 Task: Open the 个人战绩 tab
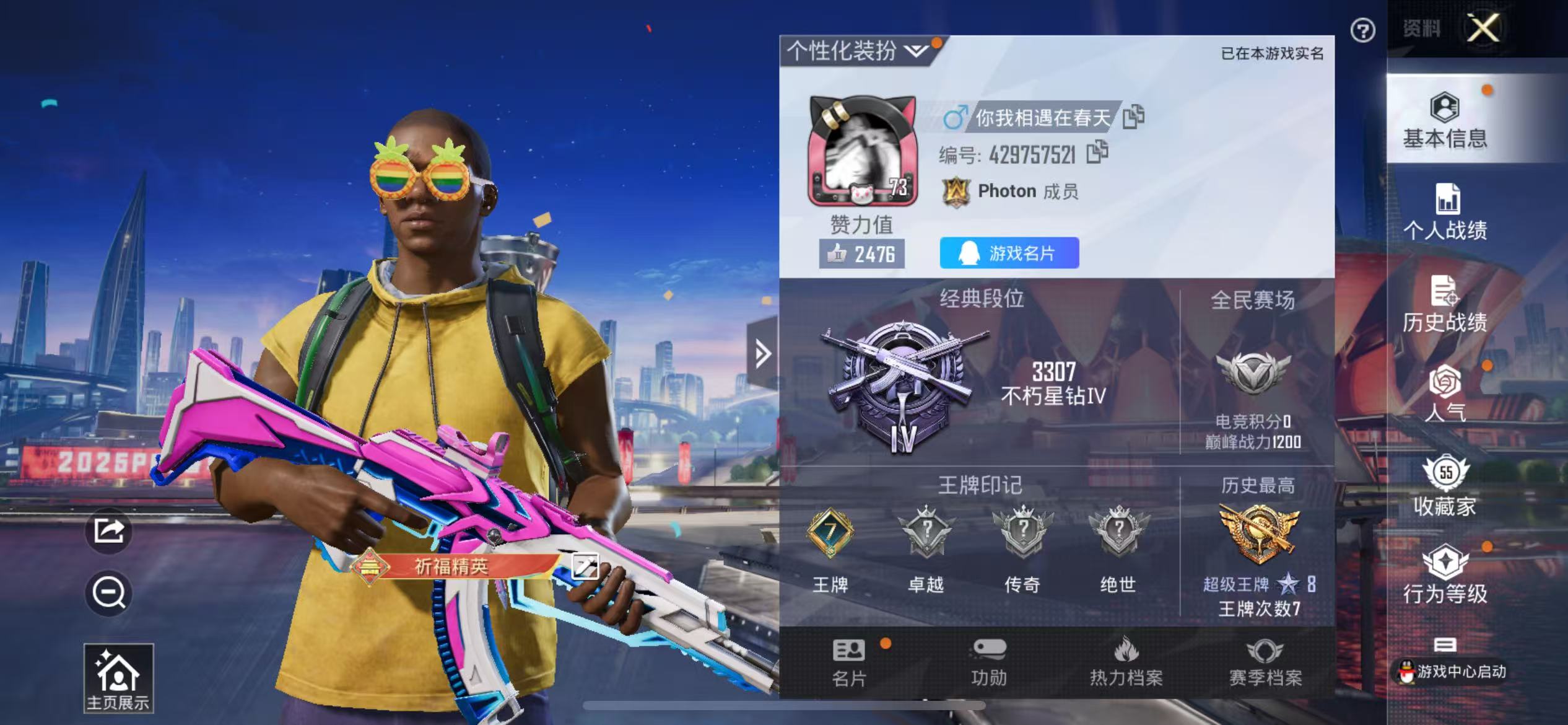(x=1445, y=212)
